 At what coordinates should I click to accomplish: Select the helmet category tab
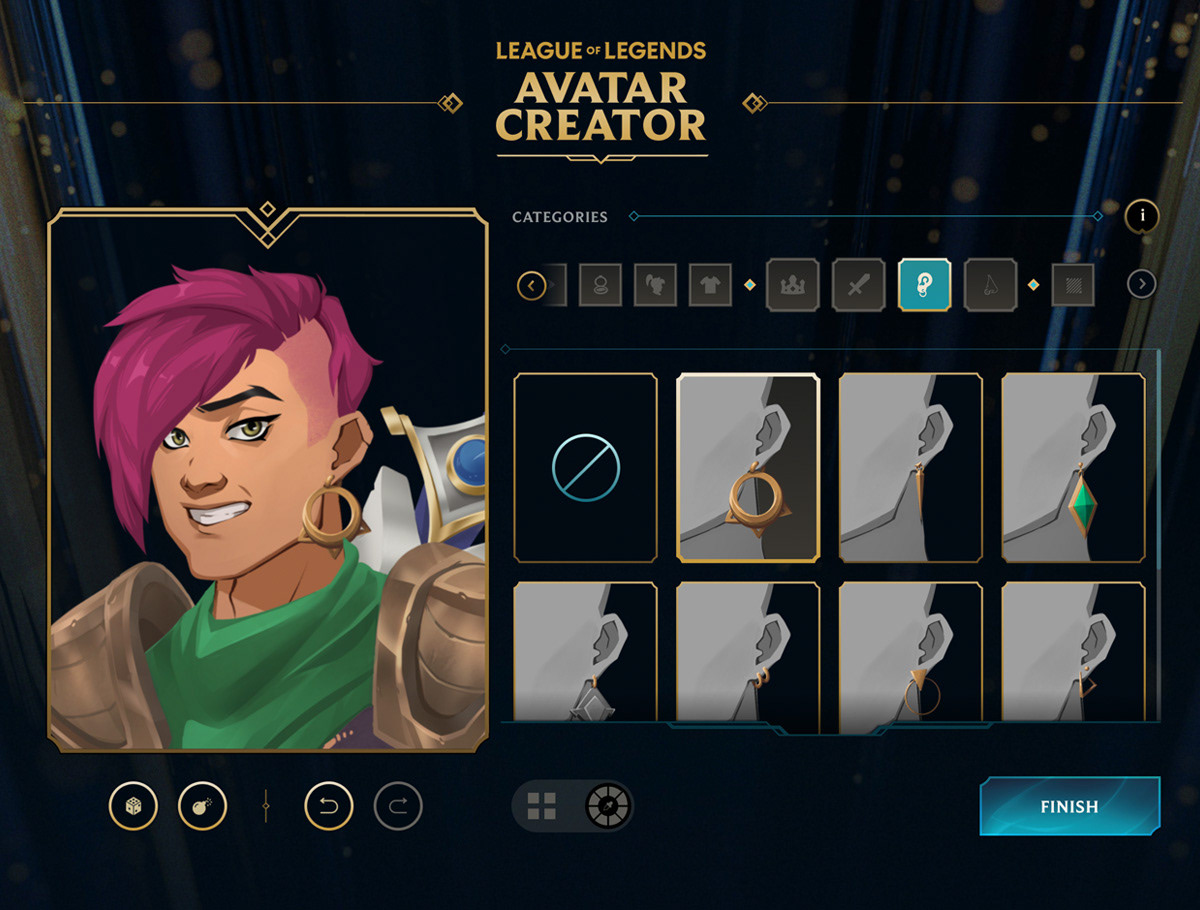[x=656, y=286]
